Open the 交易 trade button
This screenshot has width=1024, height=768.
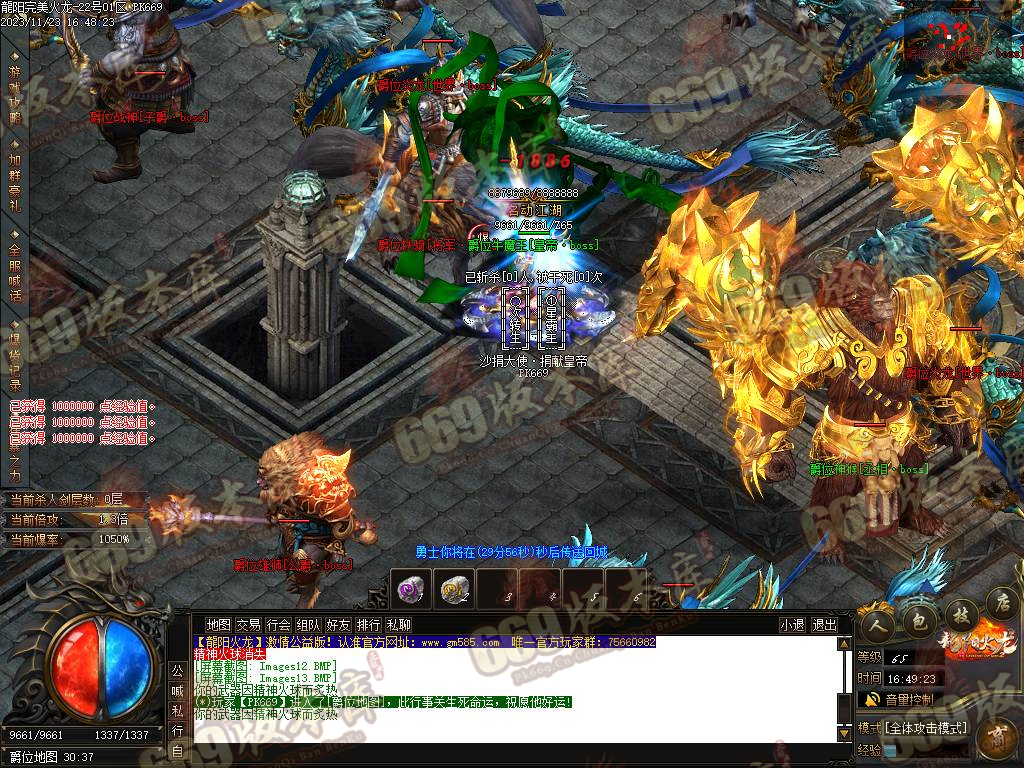(x=248, y=625)
